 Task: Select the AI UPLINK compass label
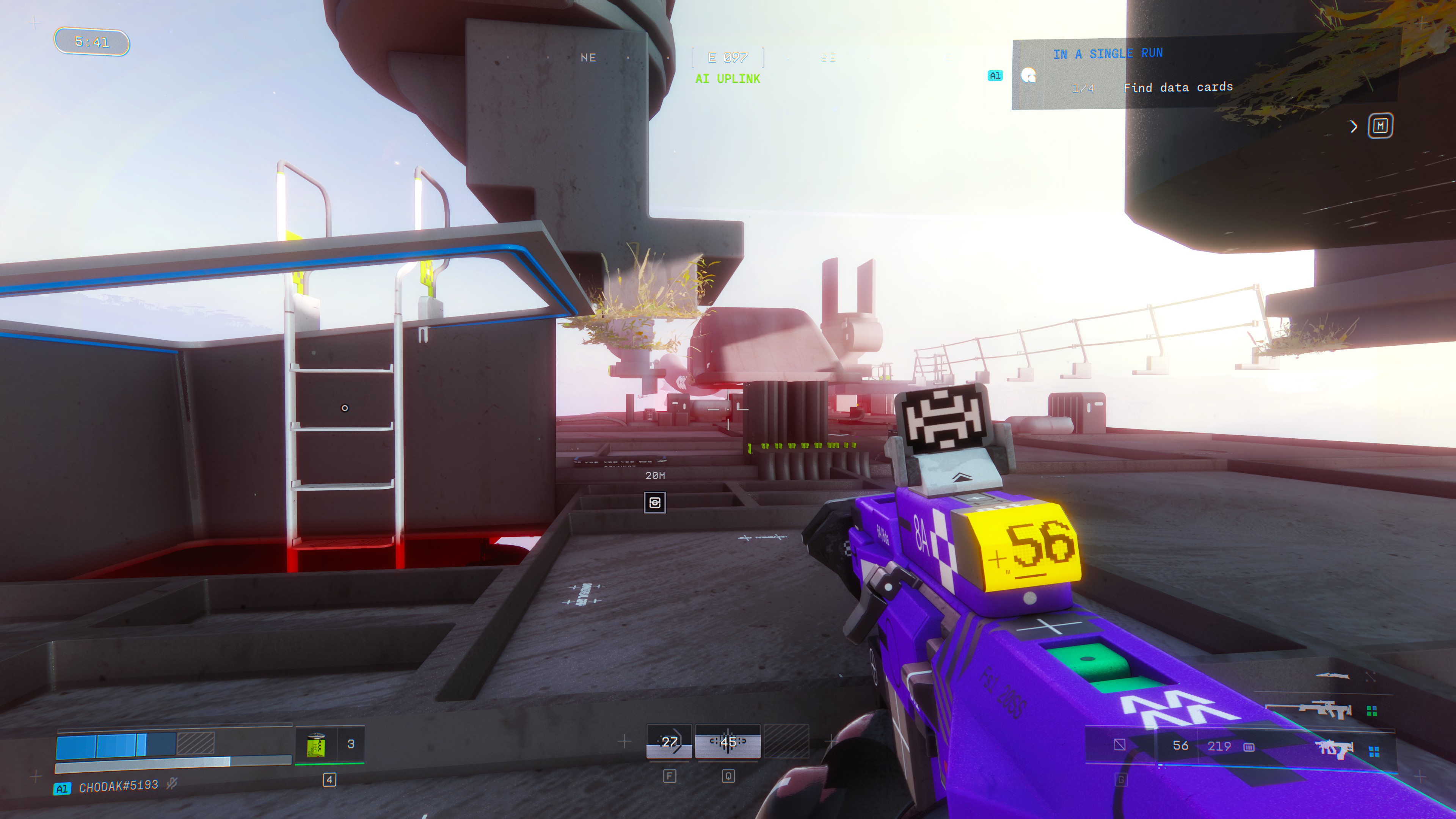[728, 79]
